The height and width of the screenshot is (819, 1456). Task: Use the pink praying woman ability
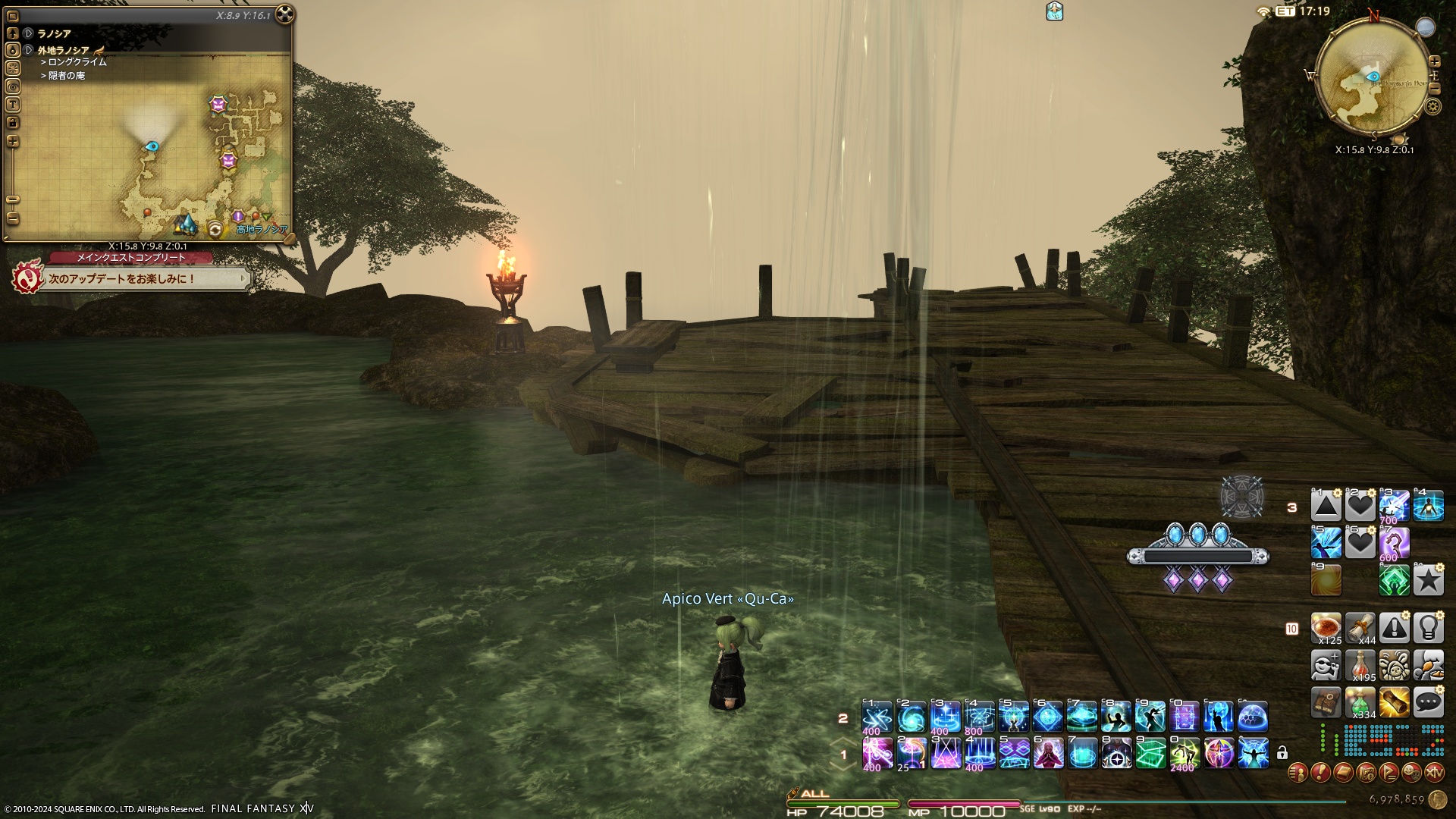1048,754
